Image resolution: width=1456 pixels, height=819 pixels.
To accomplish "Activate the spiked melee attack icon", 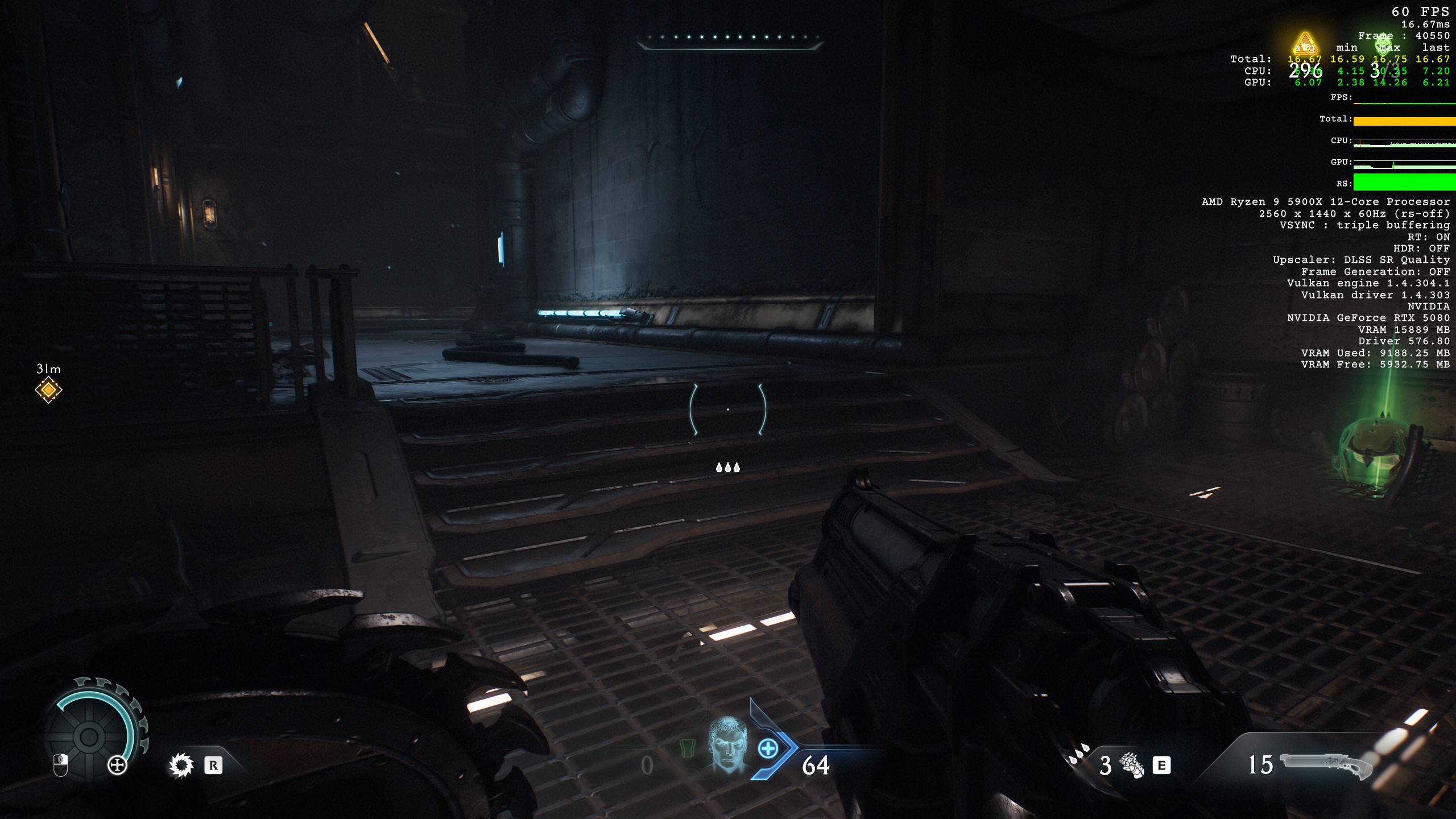I will [x=181, y=766].
